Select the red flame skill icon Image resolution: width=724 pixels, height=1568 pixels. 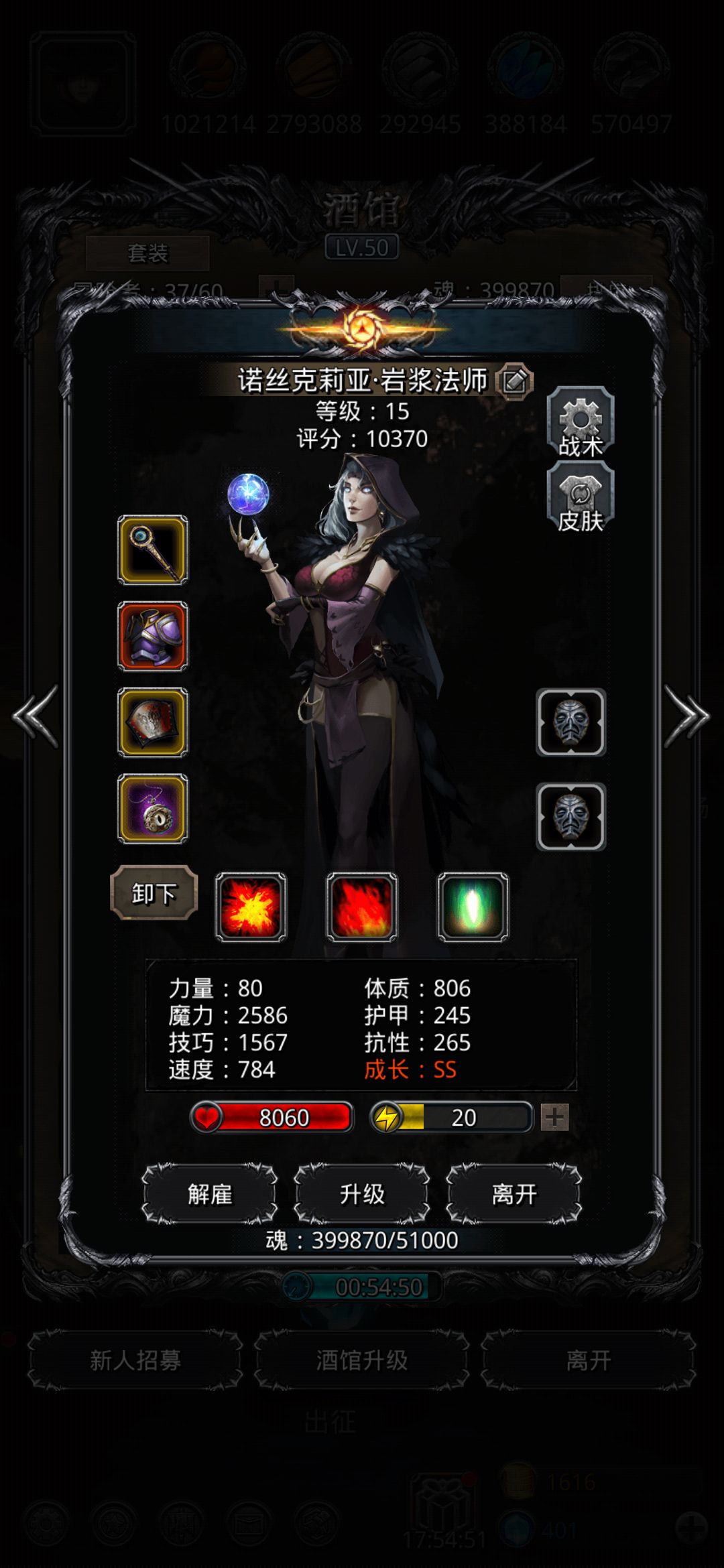pos(362,907)
